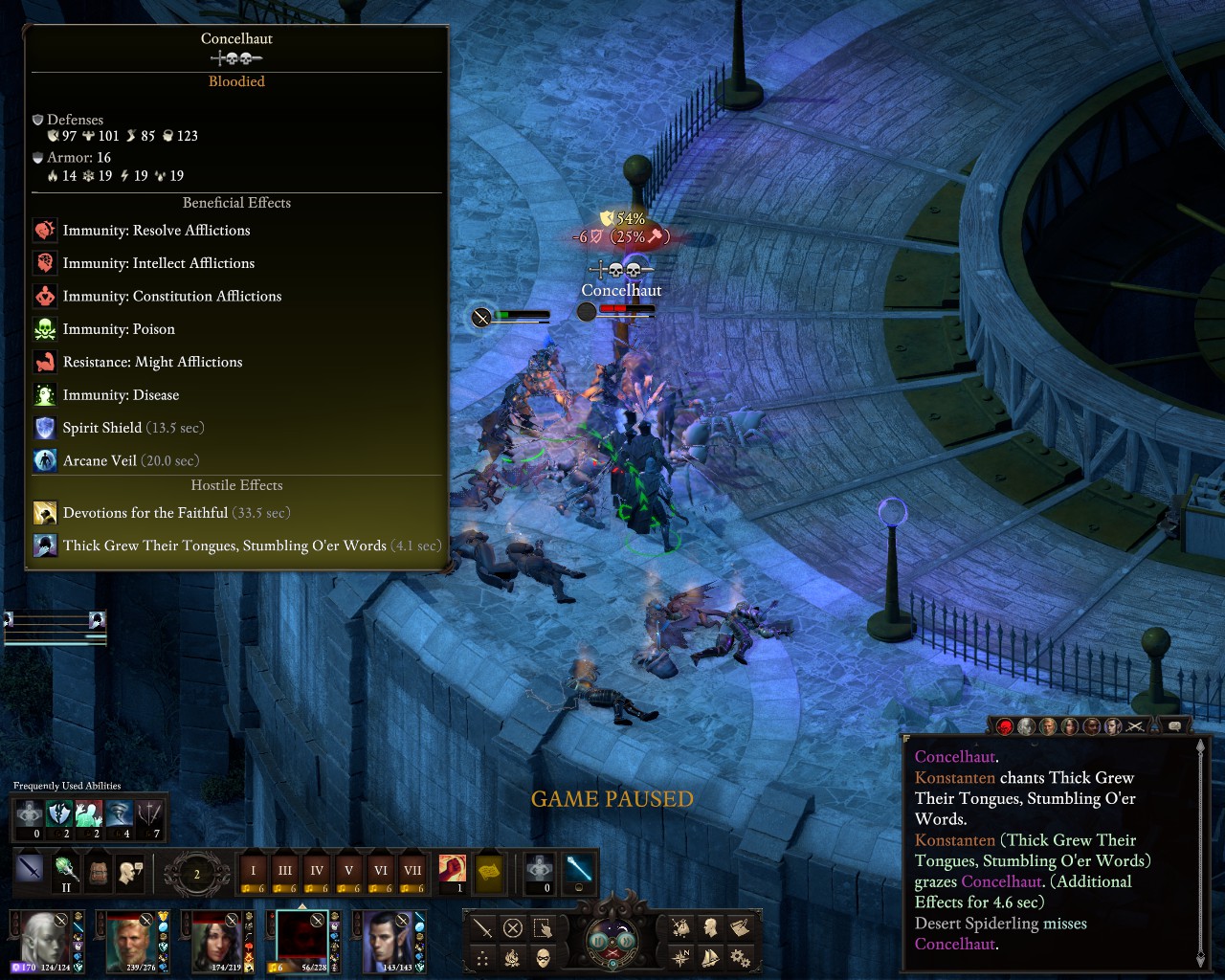Screen dimensions: 1225x980
Task: Select the white-haired elf portrait
Action: (44, 939)
